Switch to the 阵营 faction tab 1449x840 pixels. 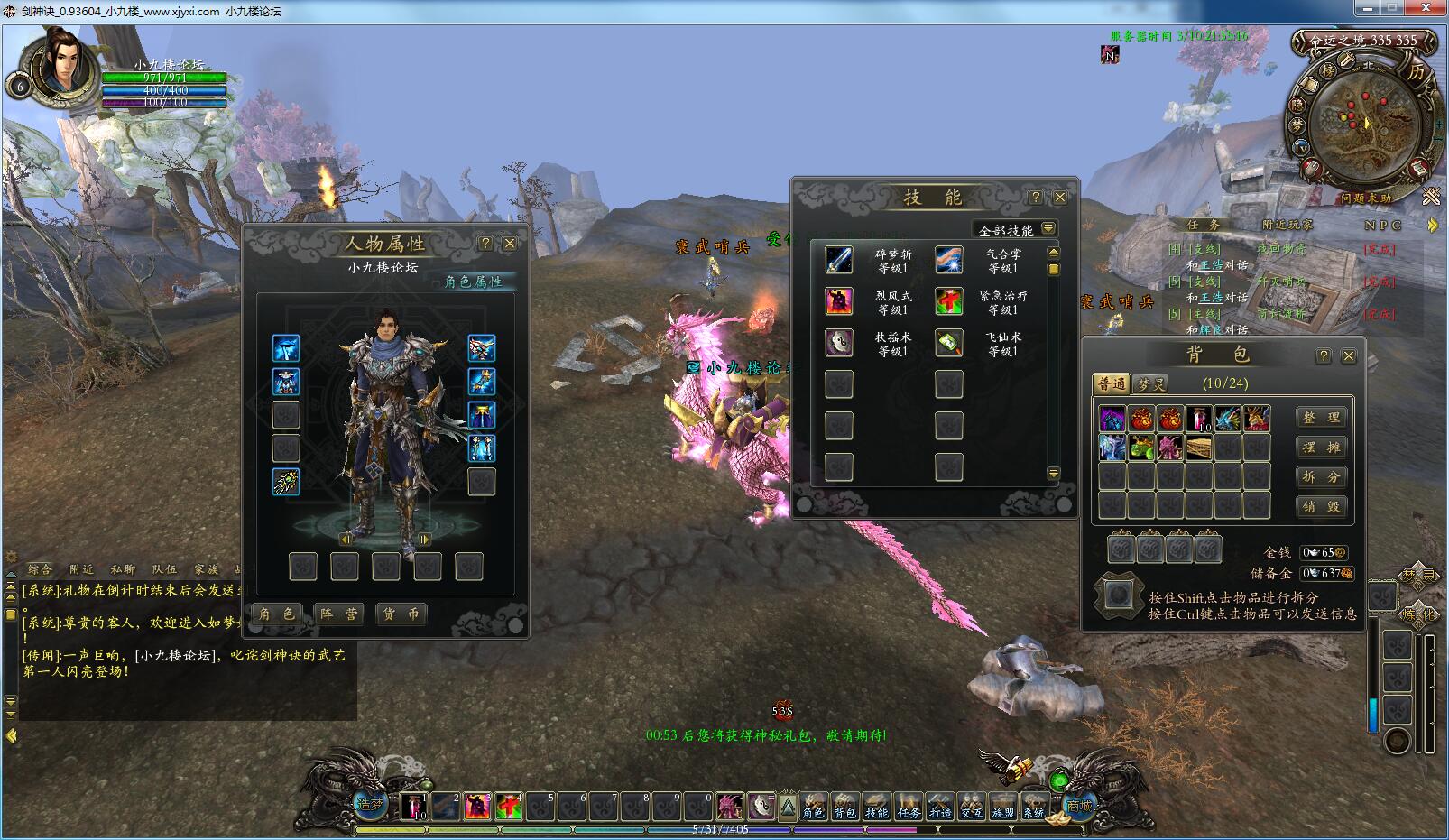coord(339,614)
